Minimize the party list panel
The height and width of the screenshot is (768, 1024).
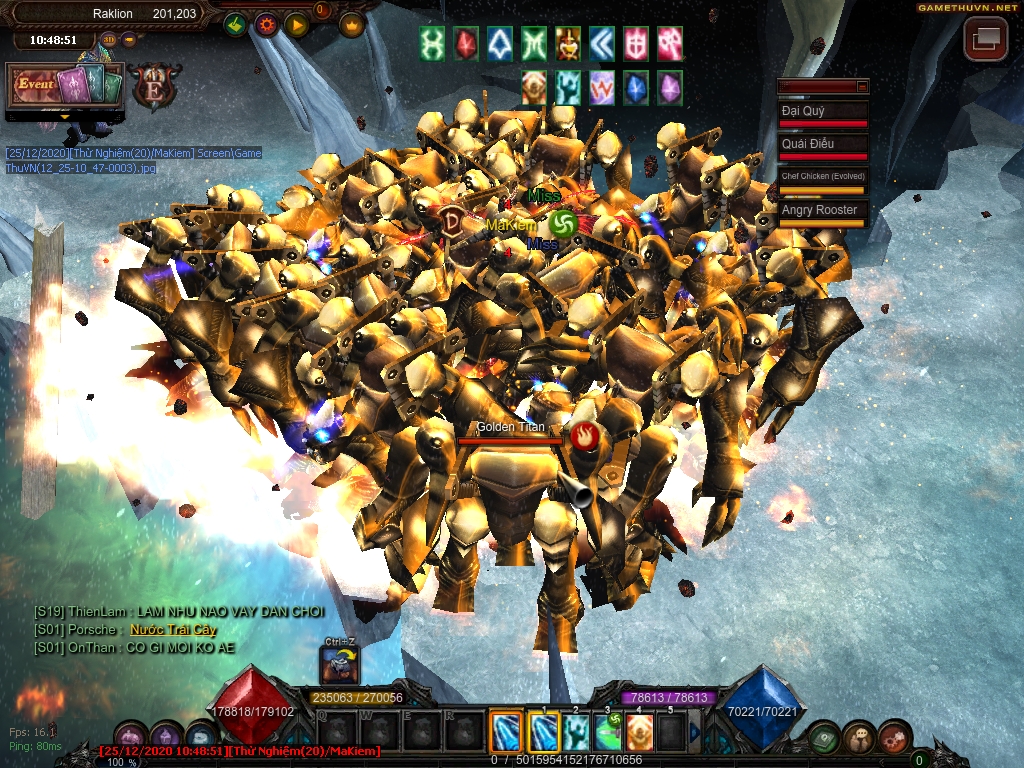click(862, 87)
